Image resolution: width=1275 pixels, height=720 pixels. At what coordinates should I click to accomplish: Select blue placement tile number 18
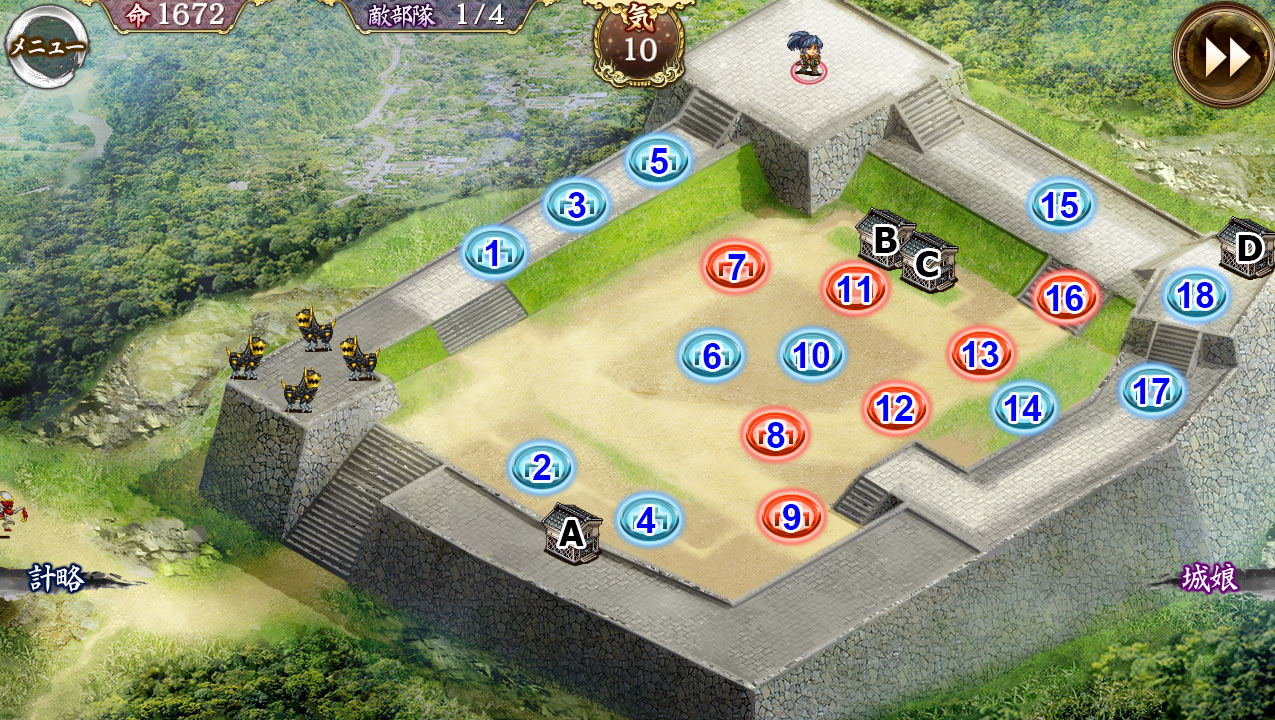[x=1196, y=296]
